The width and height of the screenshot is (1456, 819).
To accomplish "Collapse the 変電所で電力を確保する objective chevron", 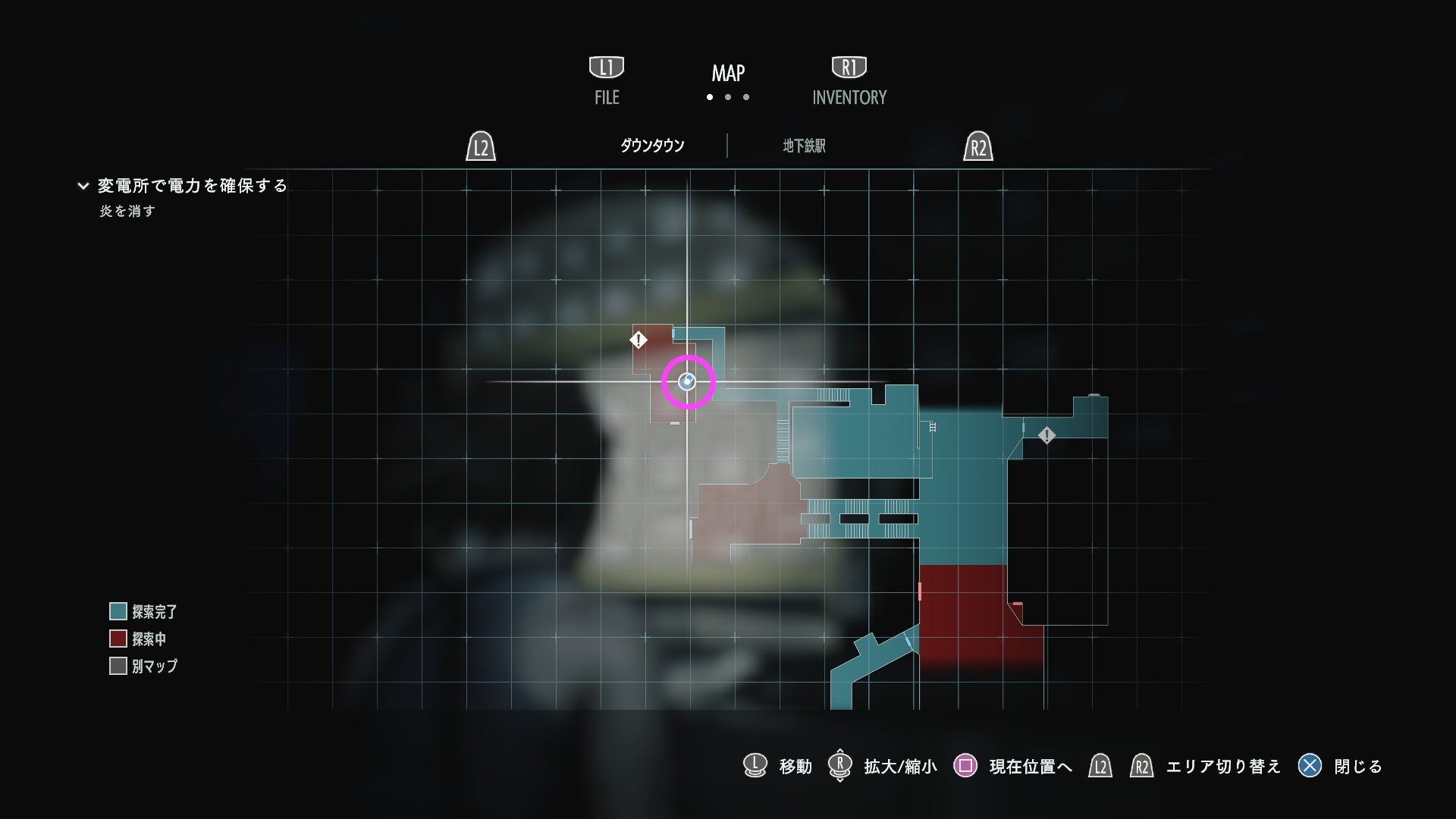I will pyautogui.click(x=83, y=184).
